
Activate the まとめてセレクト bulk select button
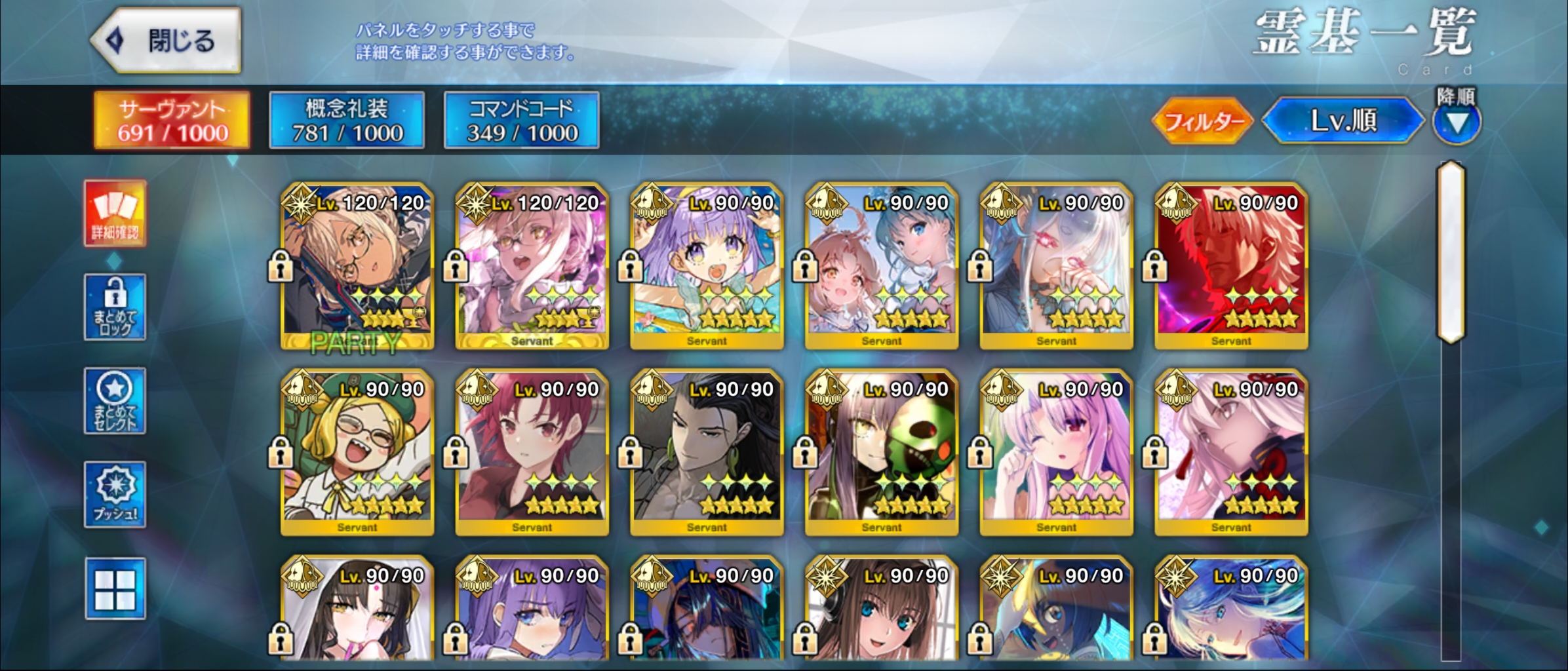coord(115,401)
